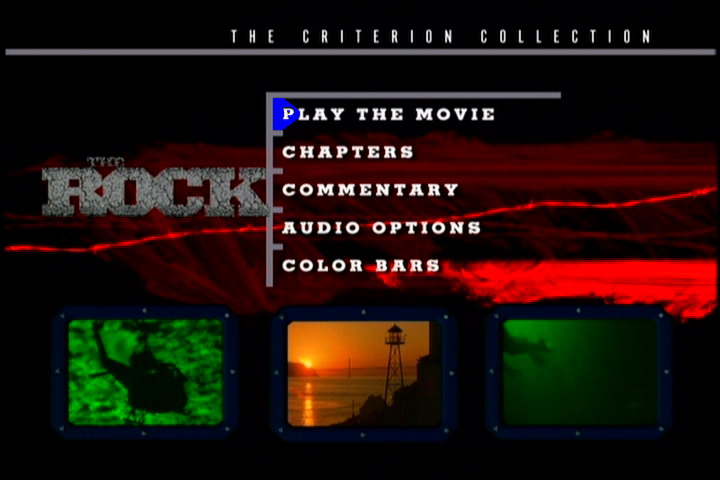Select Play the Movie

pyautogui.click(x=388, y=114)
